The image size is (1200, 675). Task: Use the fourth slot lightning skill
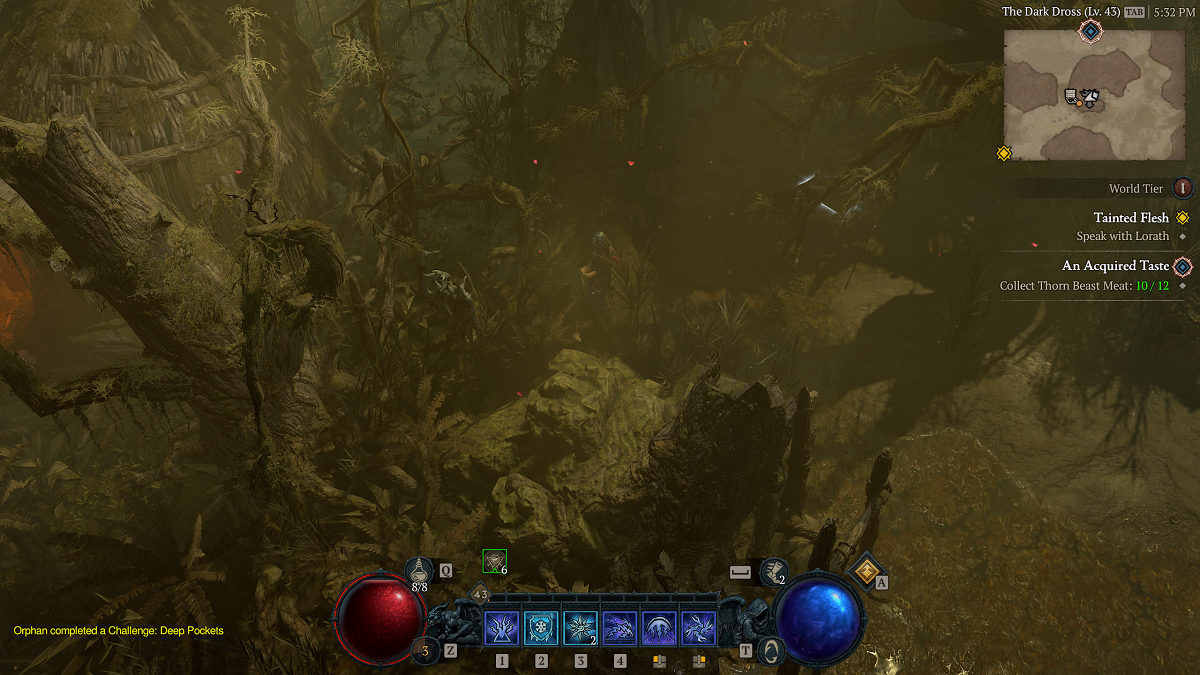click(x=620, y=629)
